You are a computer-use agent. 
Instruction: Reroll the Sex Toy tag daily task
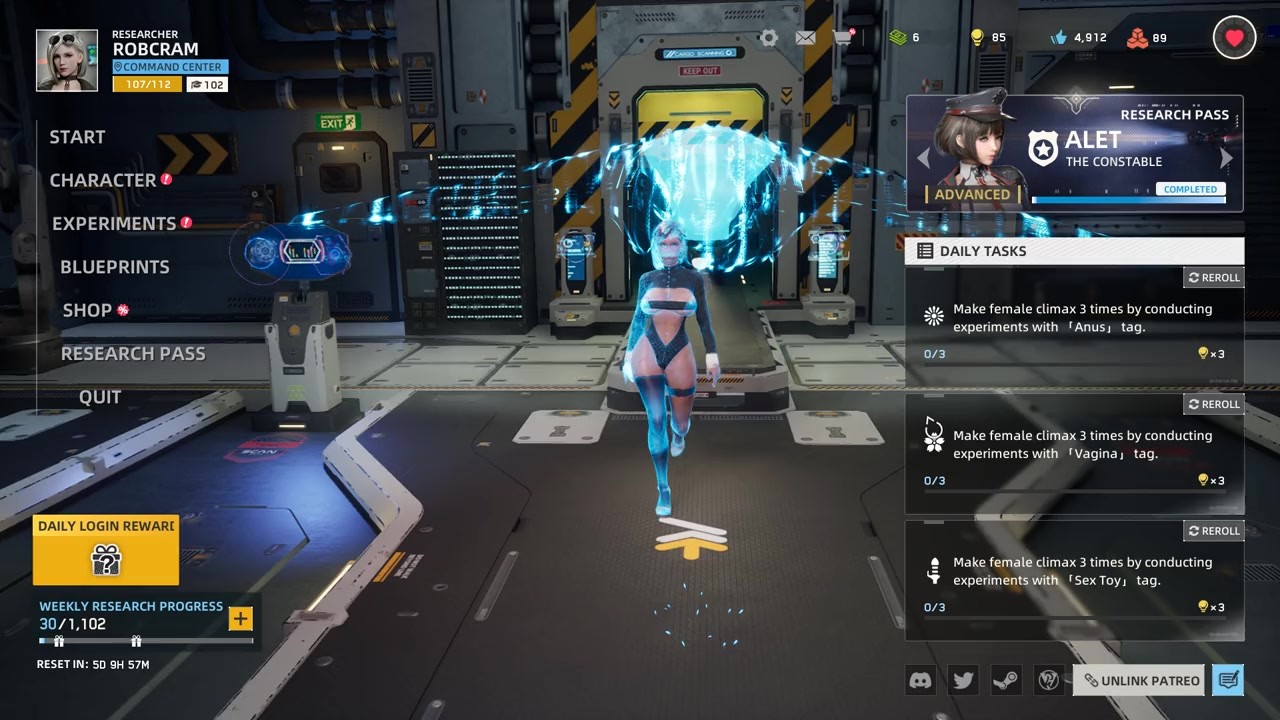point(1214,531)
